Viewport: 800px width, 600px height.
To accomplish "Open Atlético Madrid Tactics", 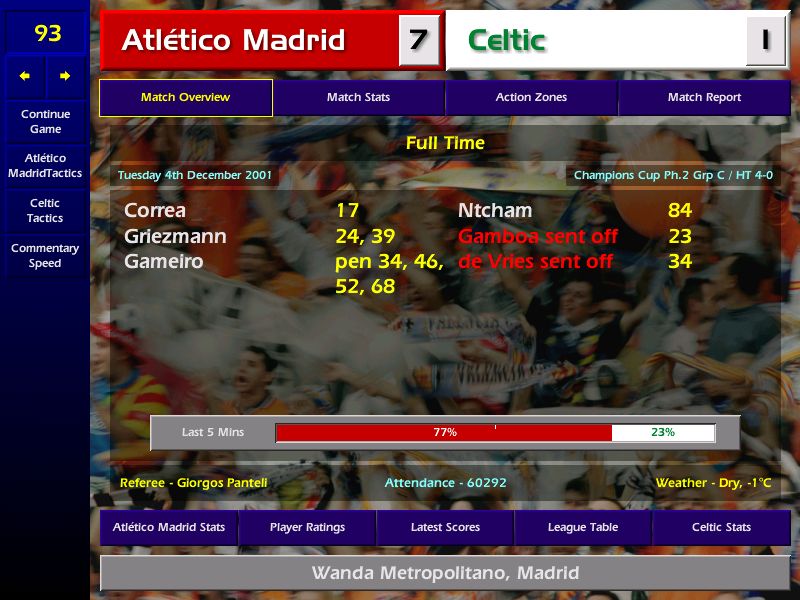I will coord(45,166).
